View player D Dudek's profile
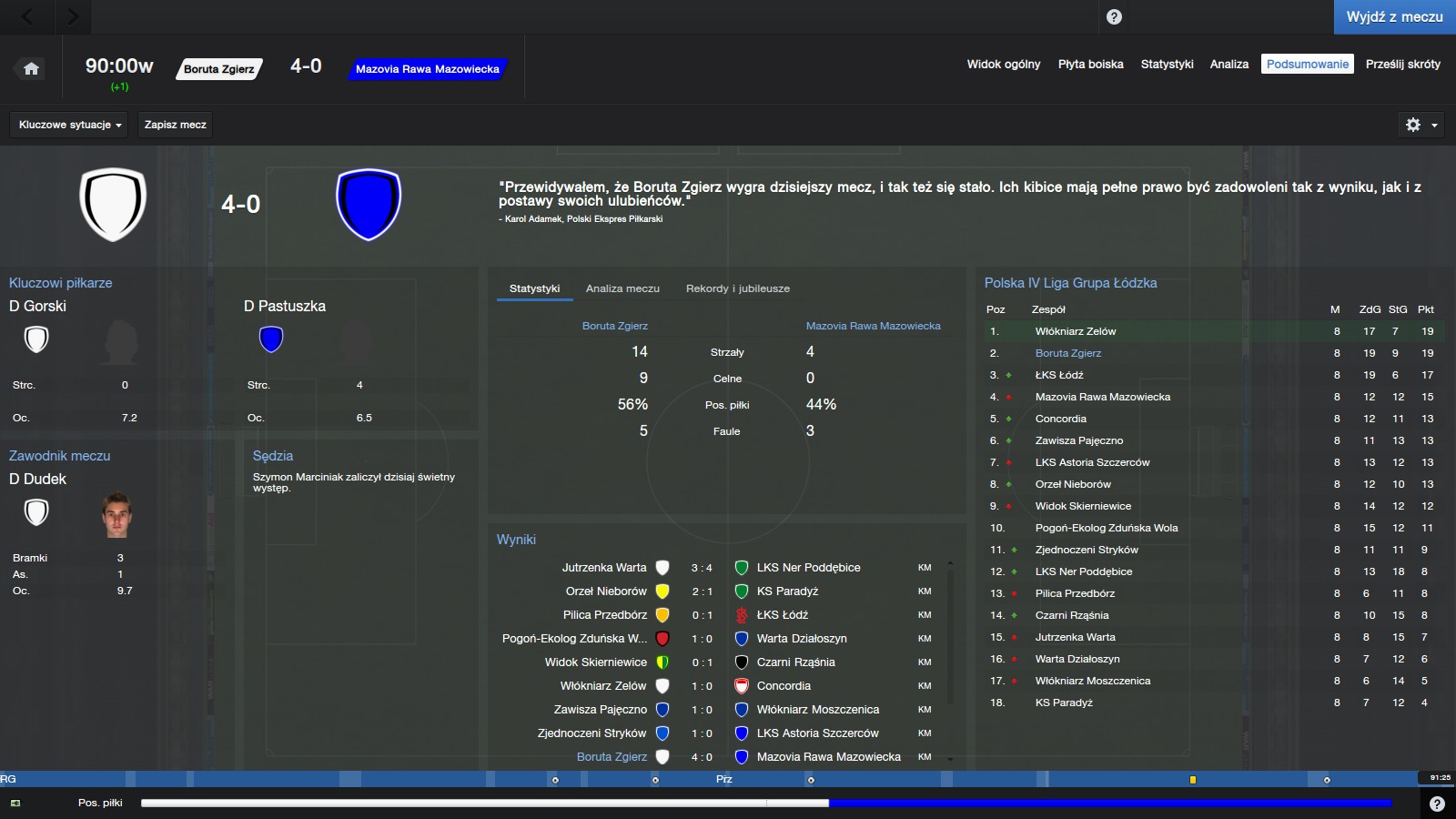Screen dimensions: 1456x819 click(x=38, y=479)
